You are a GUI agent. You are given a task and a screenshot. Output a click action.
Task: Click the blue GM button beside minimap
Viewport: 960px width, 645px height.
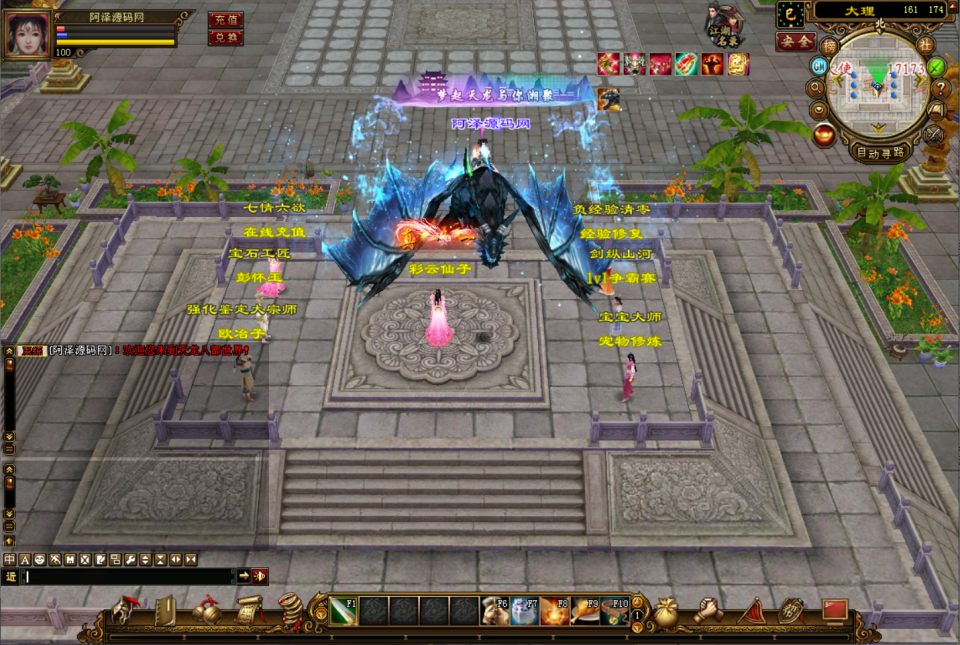819,66
